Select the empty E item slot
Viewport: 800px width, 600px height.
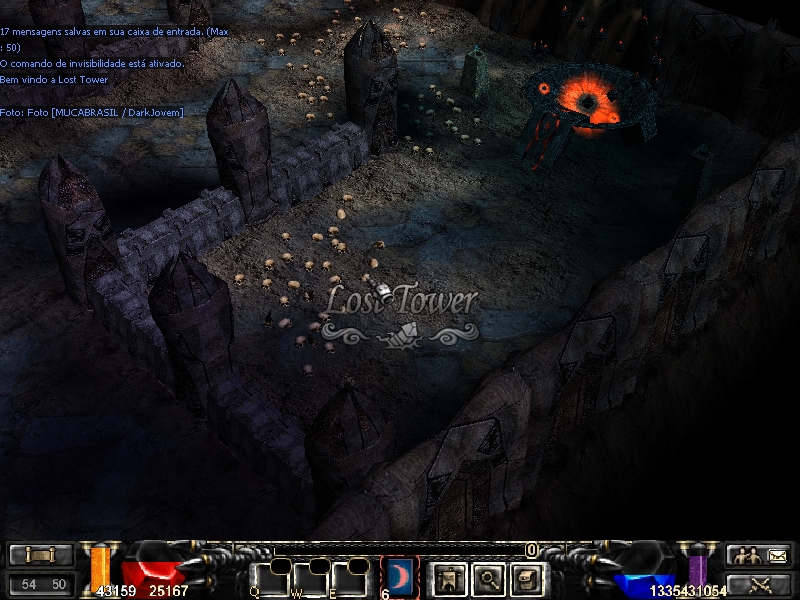click(x=351, y=579)
